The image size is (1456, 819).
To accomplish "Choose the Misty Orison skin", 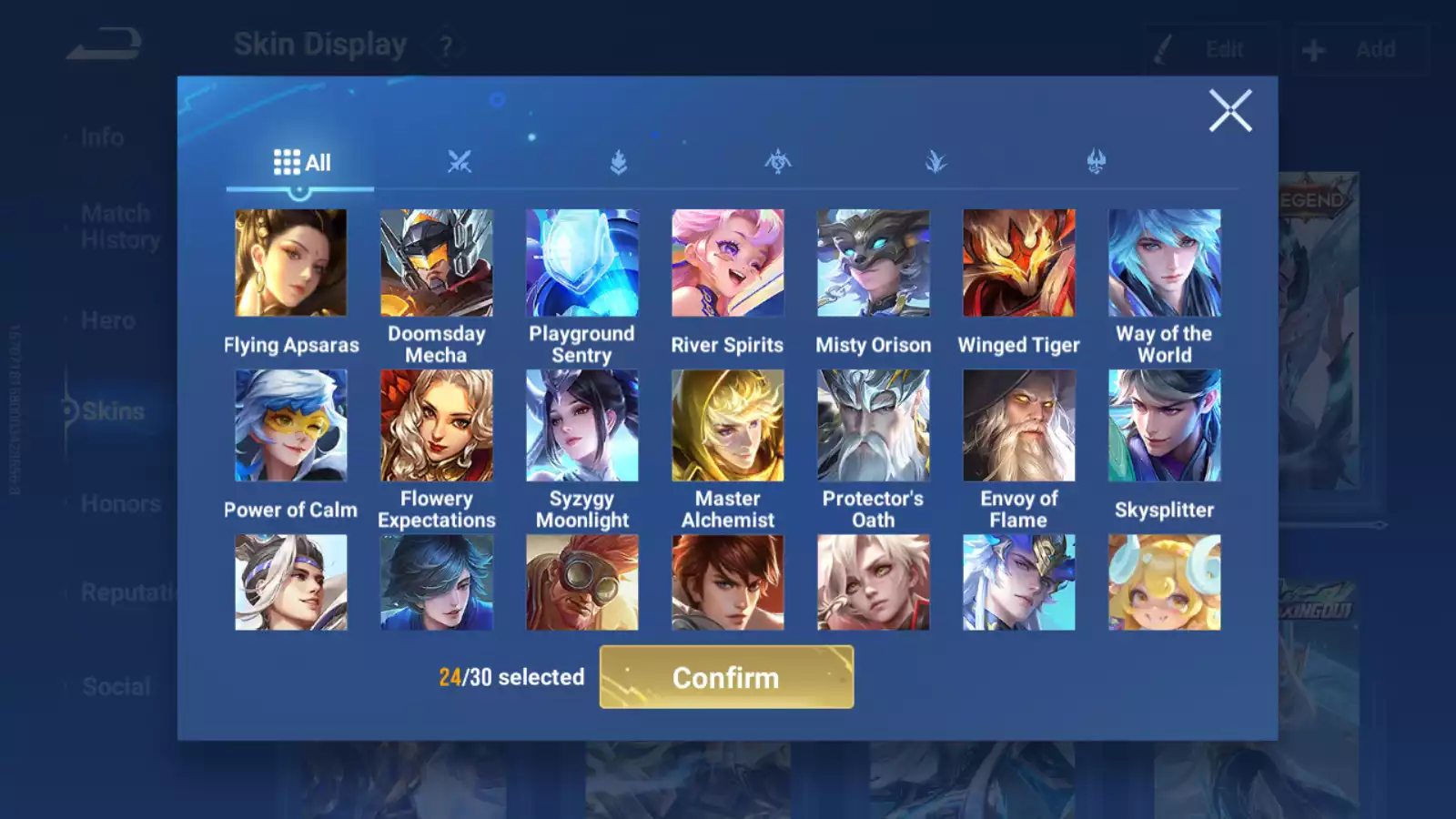I will tap(874, 263).
